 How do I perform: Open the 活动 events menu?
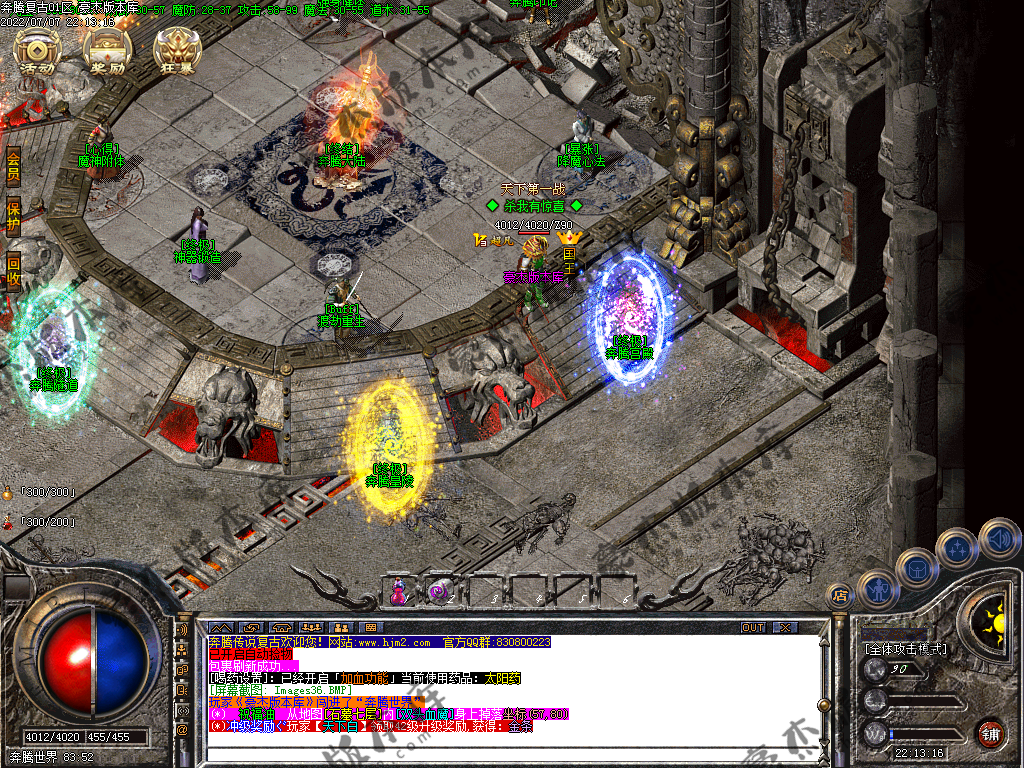click(x=38, y=53)
